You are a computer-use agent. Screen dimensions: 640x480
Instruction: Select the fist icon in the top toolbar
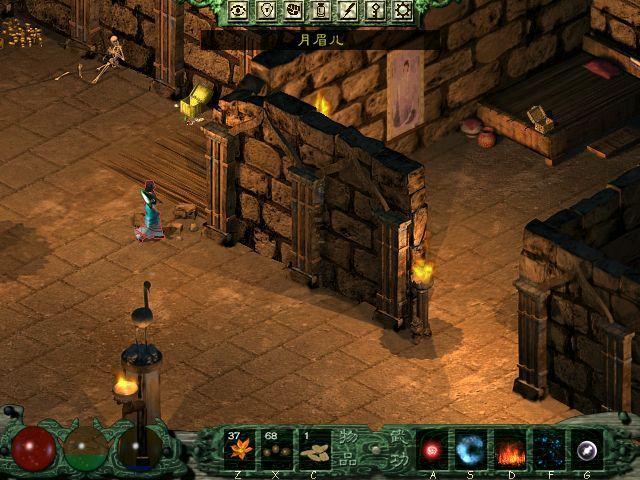click(x=294, y=11)
